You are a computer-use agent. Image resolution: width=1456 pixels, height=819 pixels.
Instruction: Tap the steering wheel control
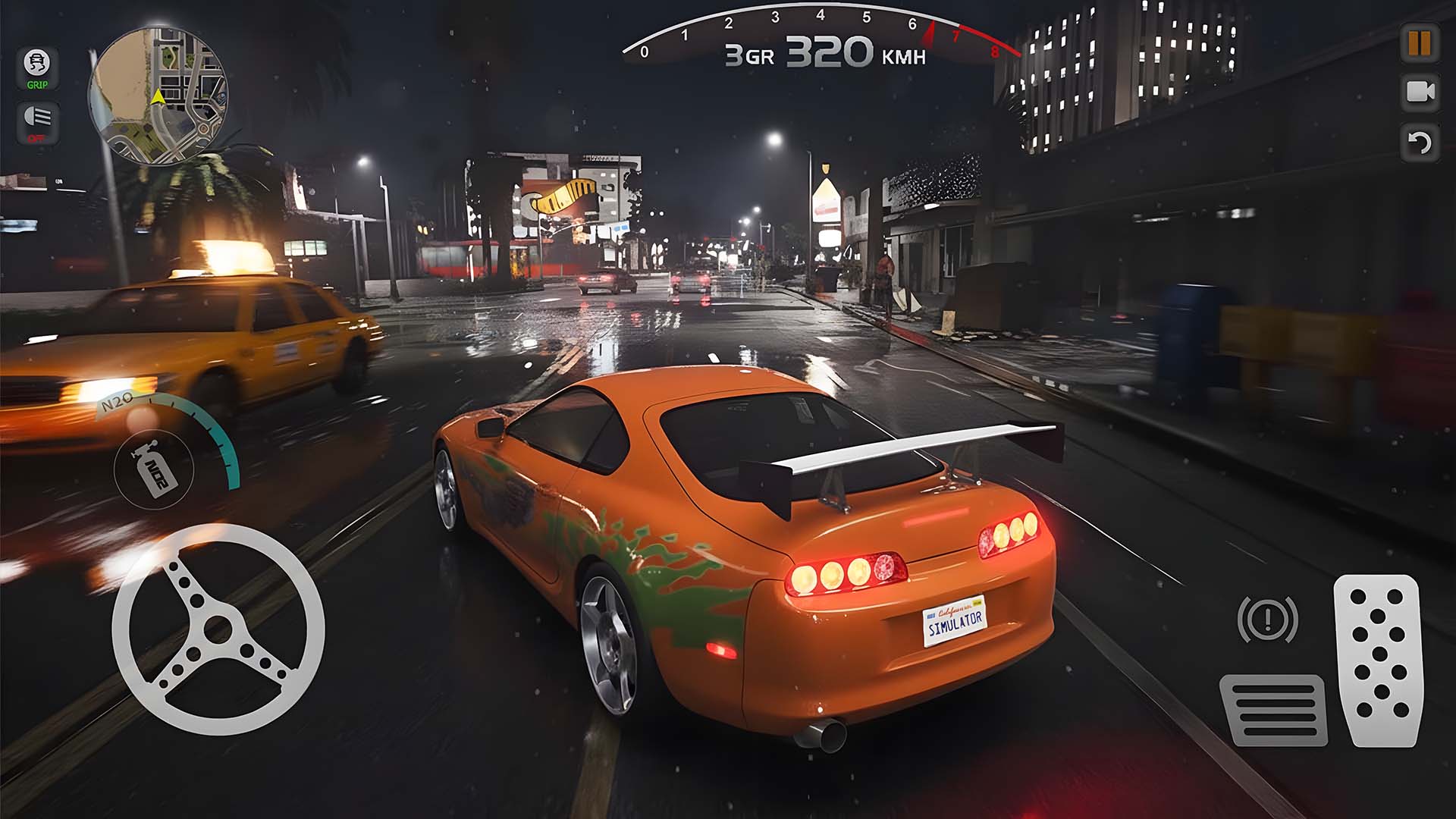218,629
